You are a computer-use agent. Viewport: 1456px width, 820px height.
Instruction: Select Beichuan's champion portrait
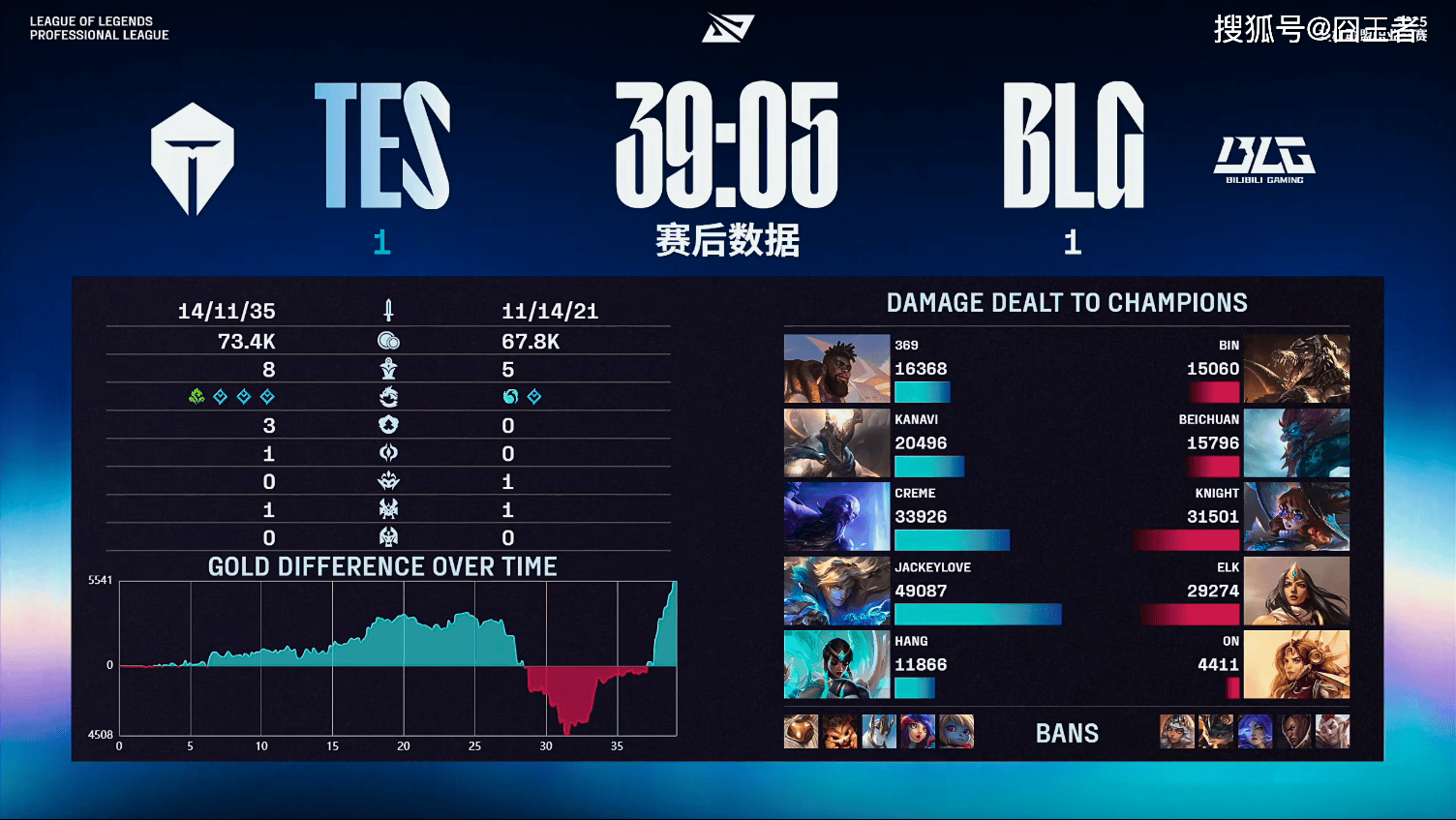pos(1296,443)
